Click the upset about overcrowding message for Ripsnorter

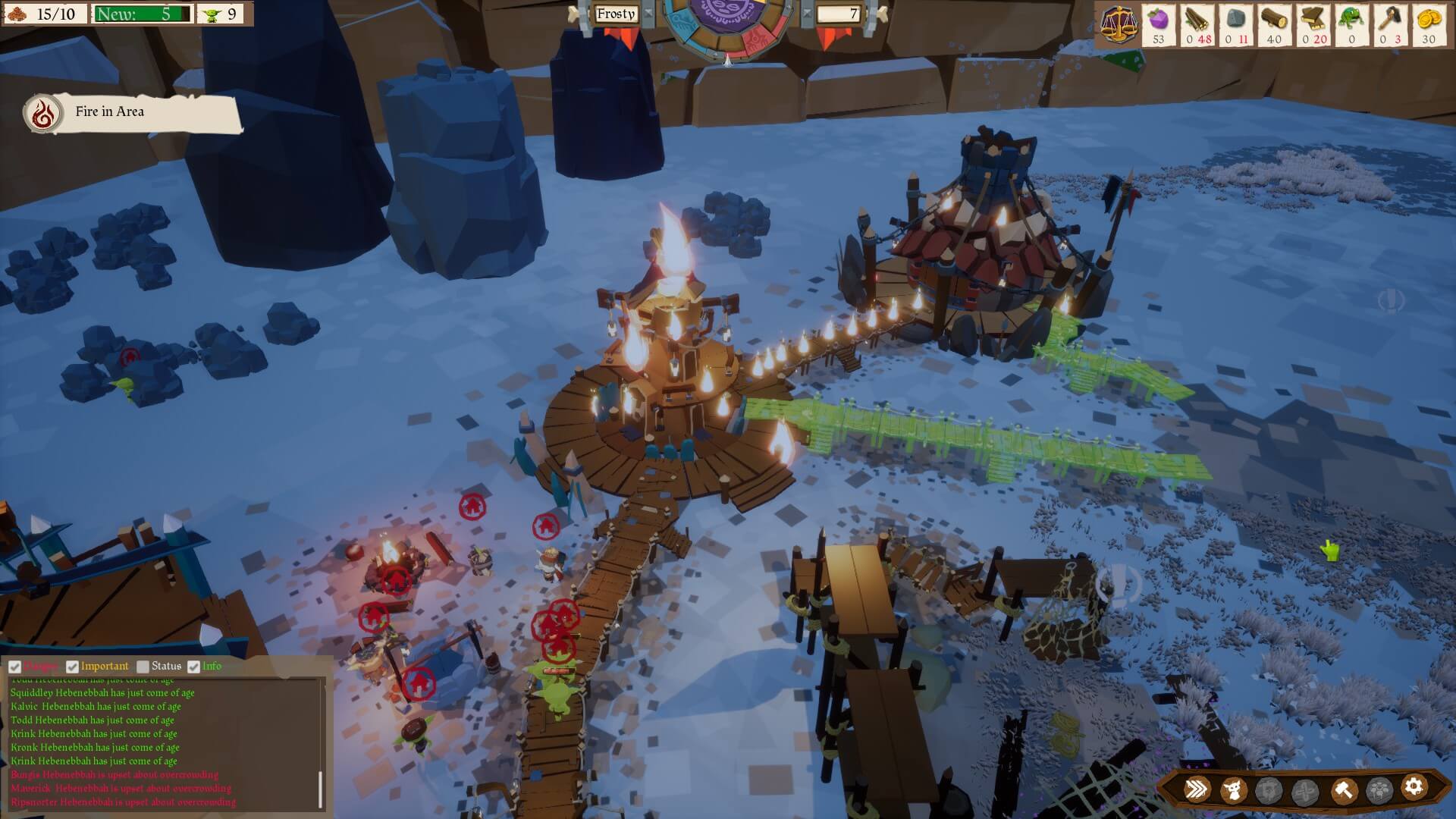tap(124, 802)
